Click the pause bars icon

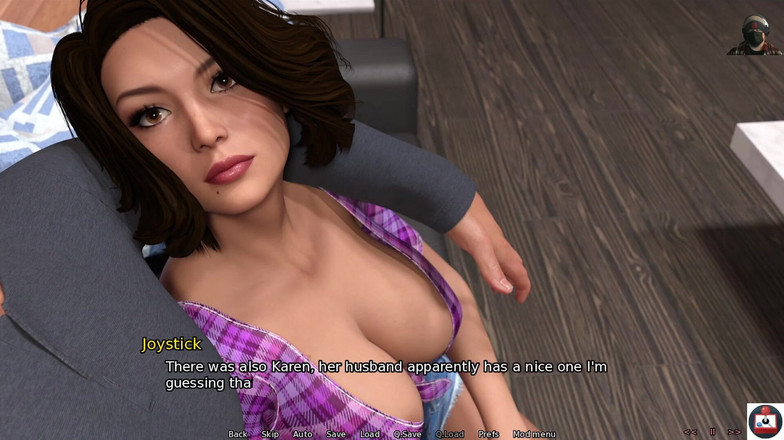coord(713,432)
